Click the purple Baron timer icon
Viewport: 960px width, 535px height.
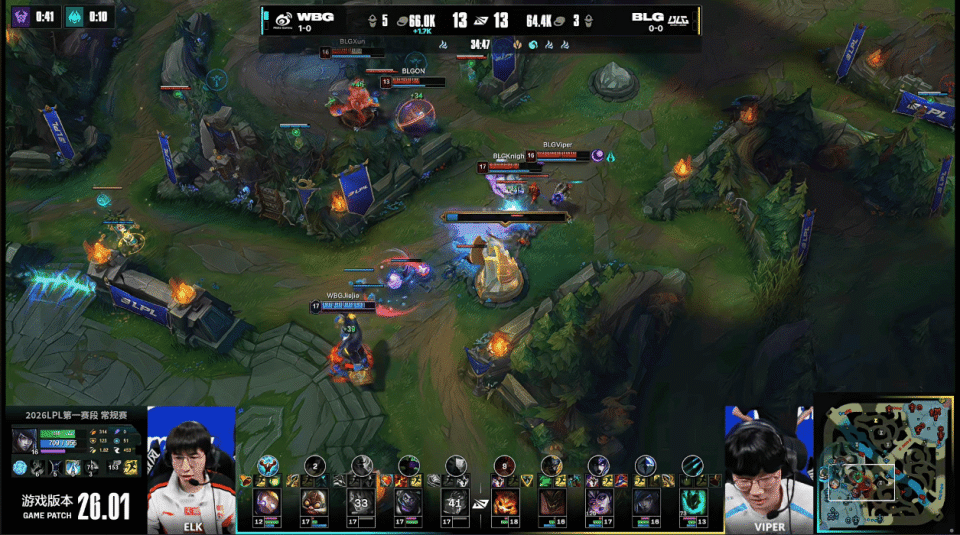(21, 17)
